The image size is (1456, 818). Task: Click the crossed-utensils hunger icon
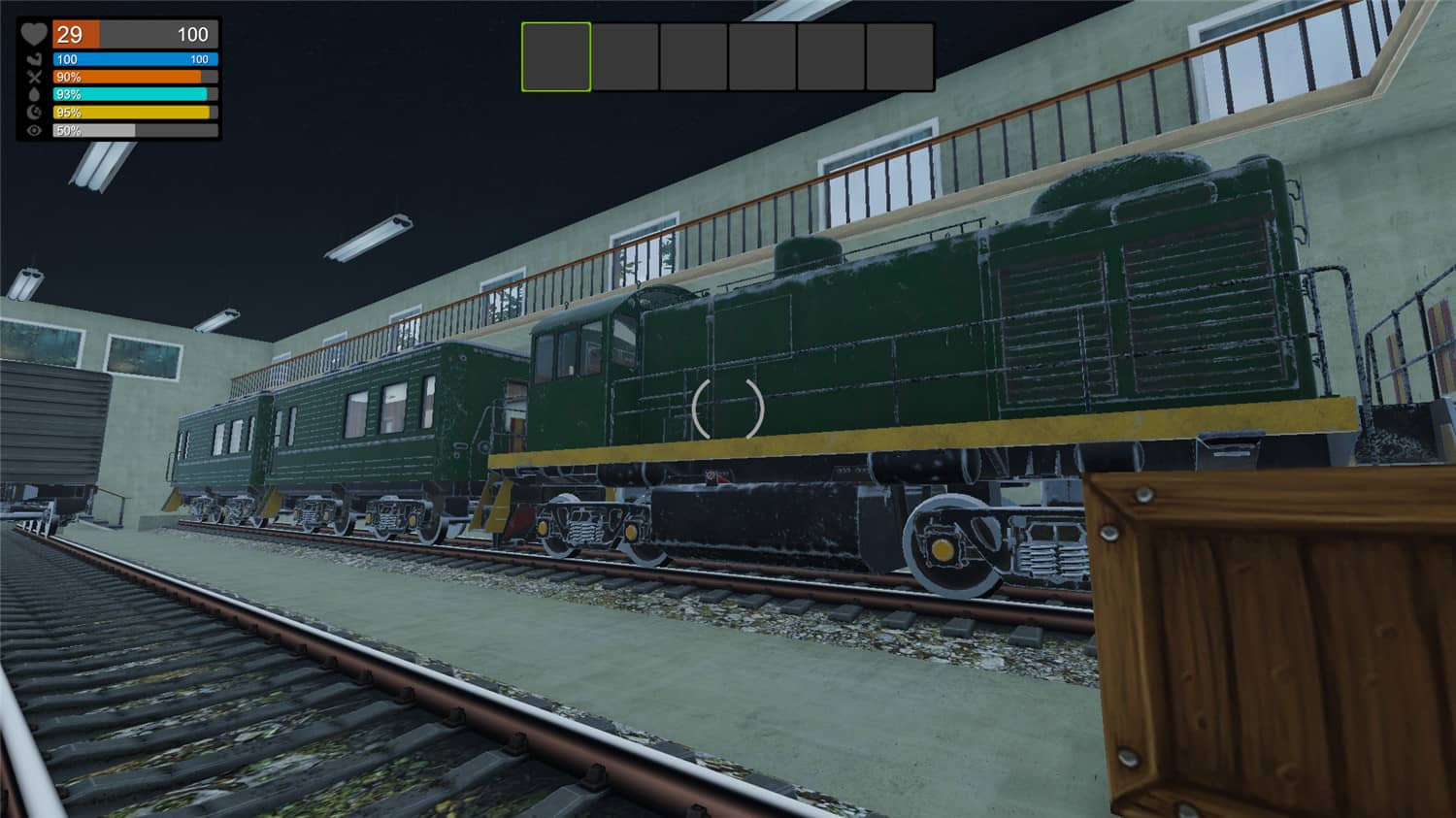pyautogui.click(x=33, y=77)
